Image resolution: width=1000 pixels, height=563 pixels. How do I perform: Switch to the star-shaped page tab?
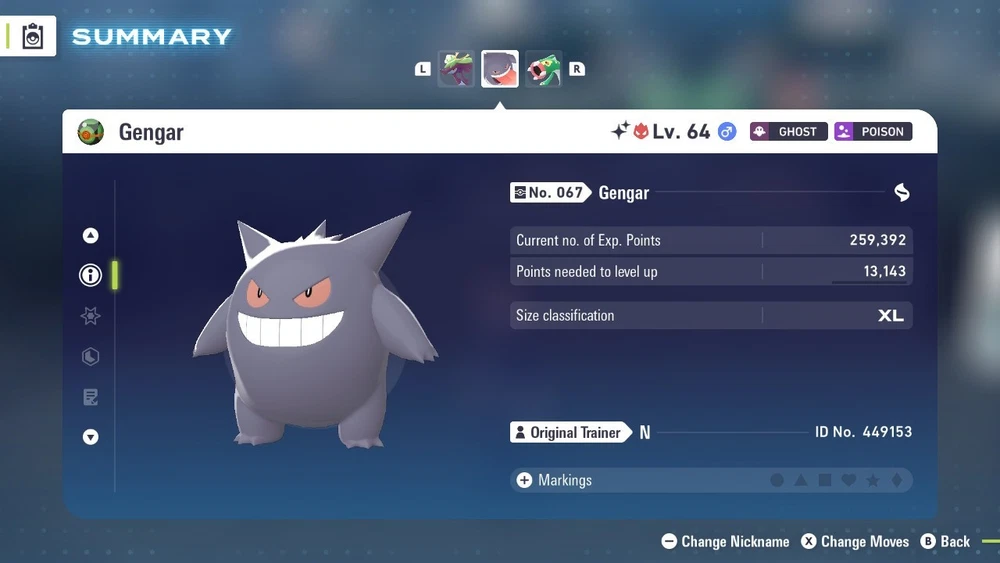click(x=91, y=316)
